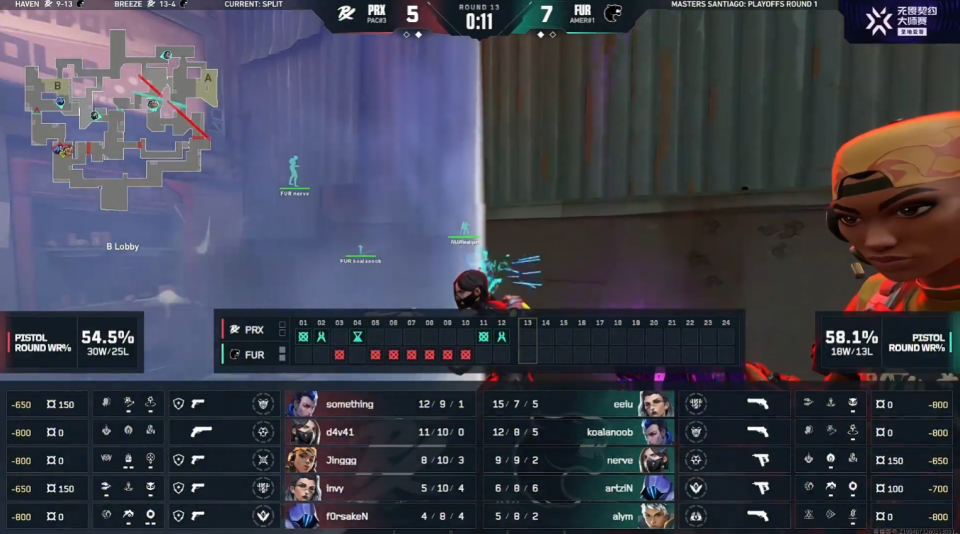Screen dimensions: 960x534
Task: Click the FUR team logo in top scorebar
Action: [612, 14]
